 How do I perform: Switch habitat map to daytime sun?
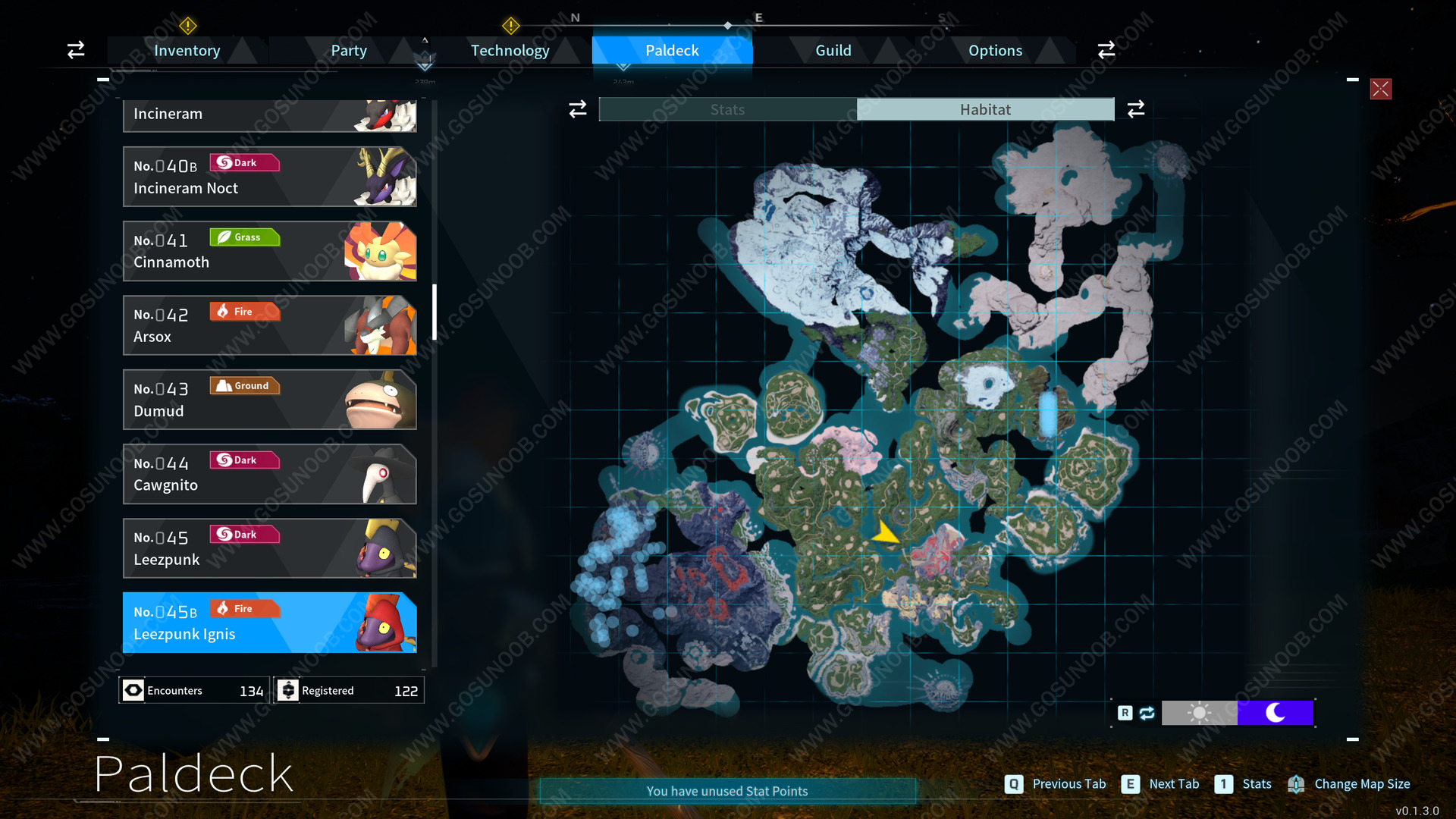click(1199, 713)
